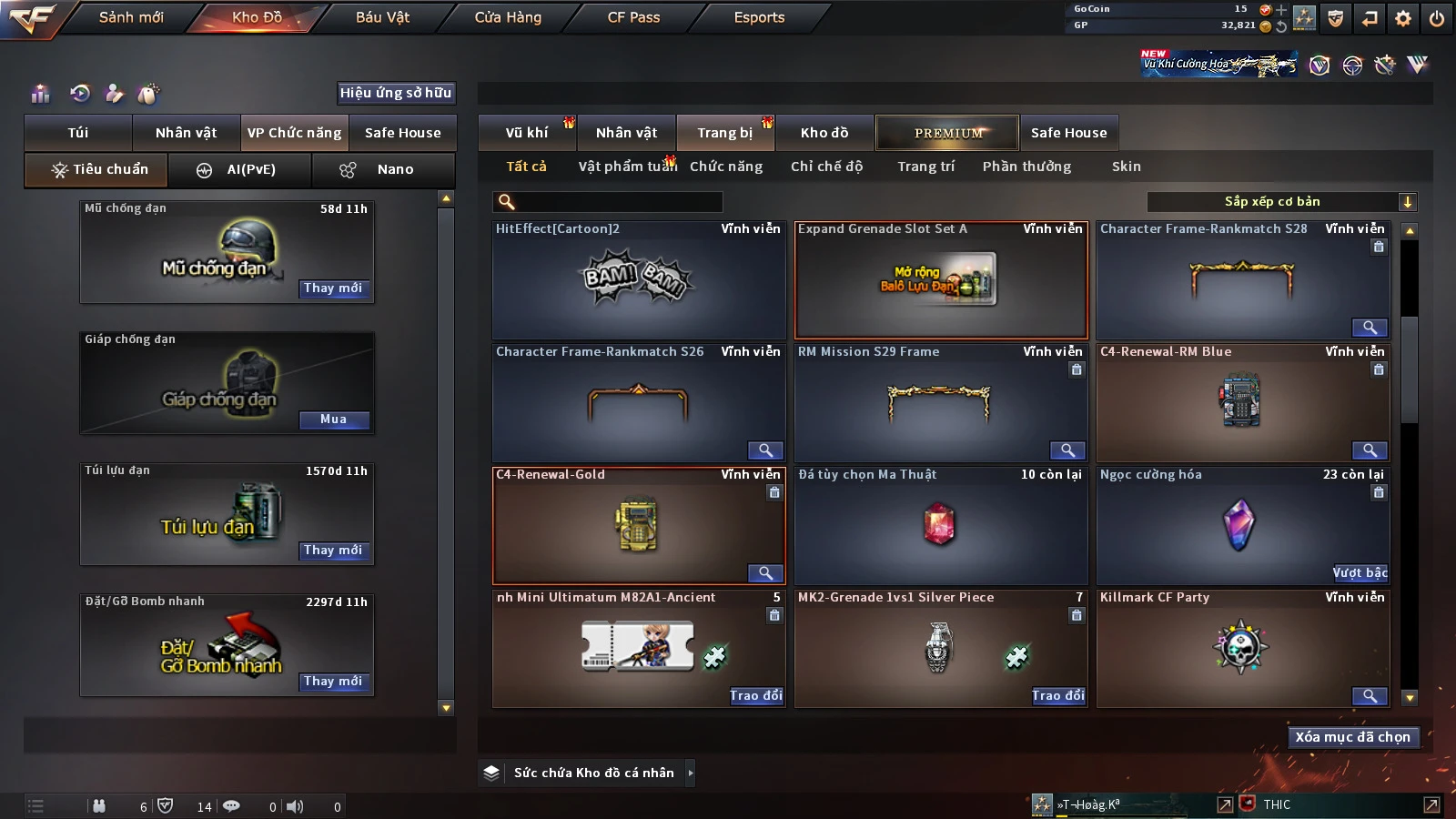The image size is (1456, 819).
Task: Open the Sảnh mới lobby tab
Action: click(131, 17)
